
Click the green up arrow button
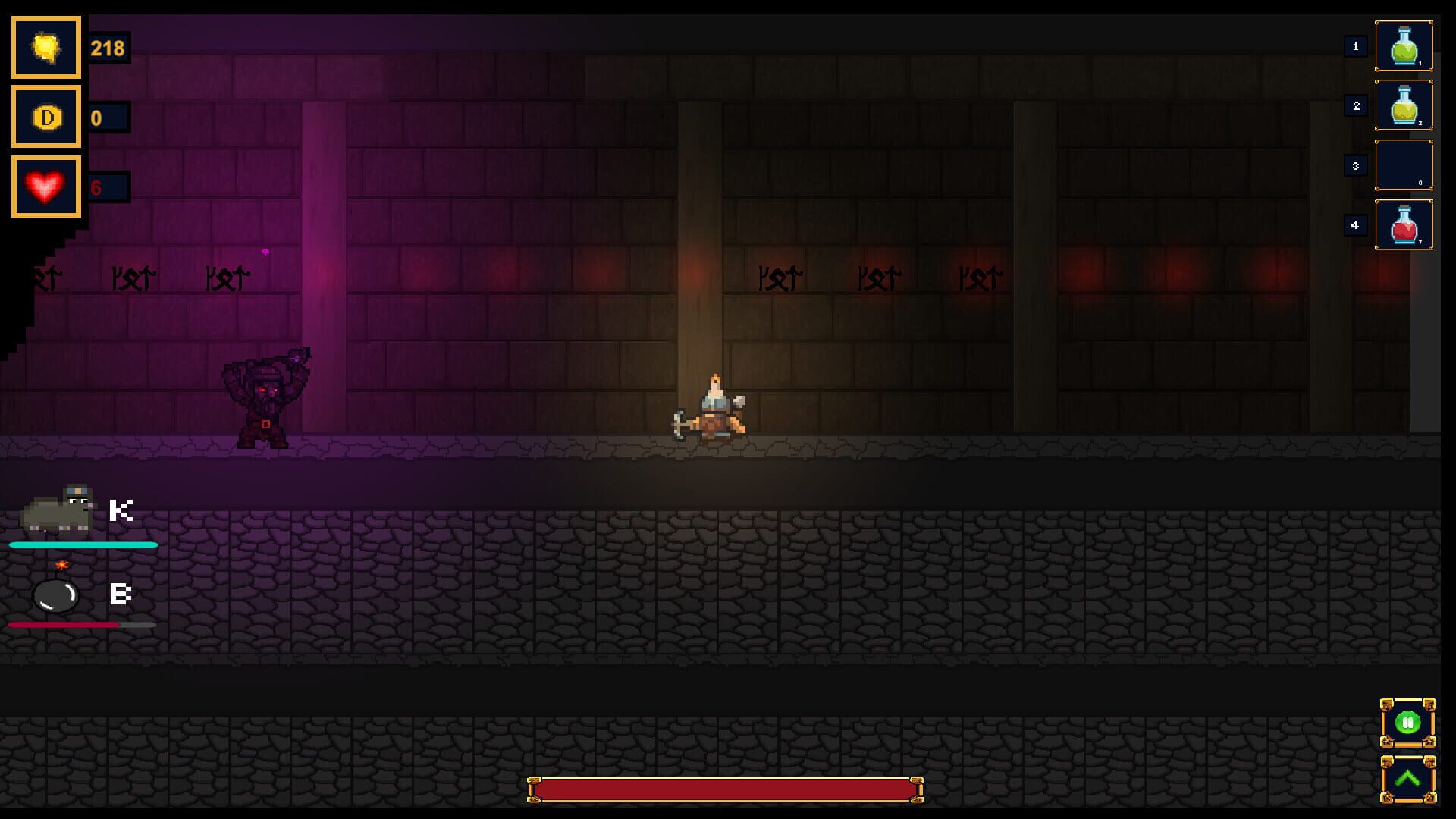pos(1408,777)
